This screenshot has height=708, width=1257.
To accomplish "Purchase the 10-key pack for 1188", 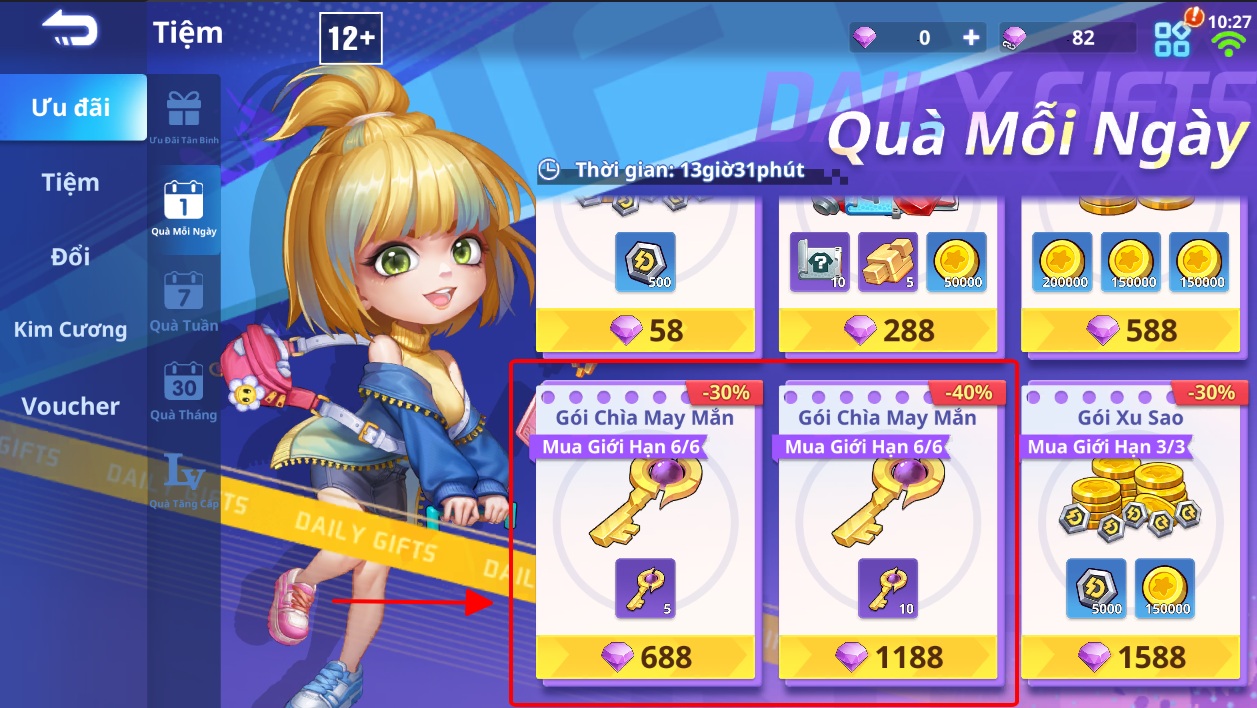I will [888, 657].
